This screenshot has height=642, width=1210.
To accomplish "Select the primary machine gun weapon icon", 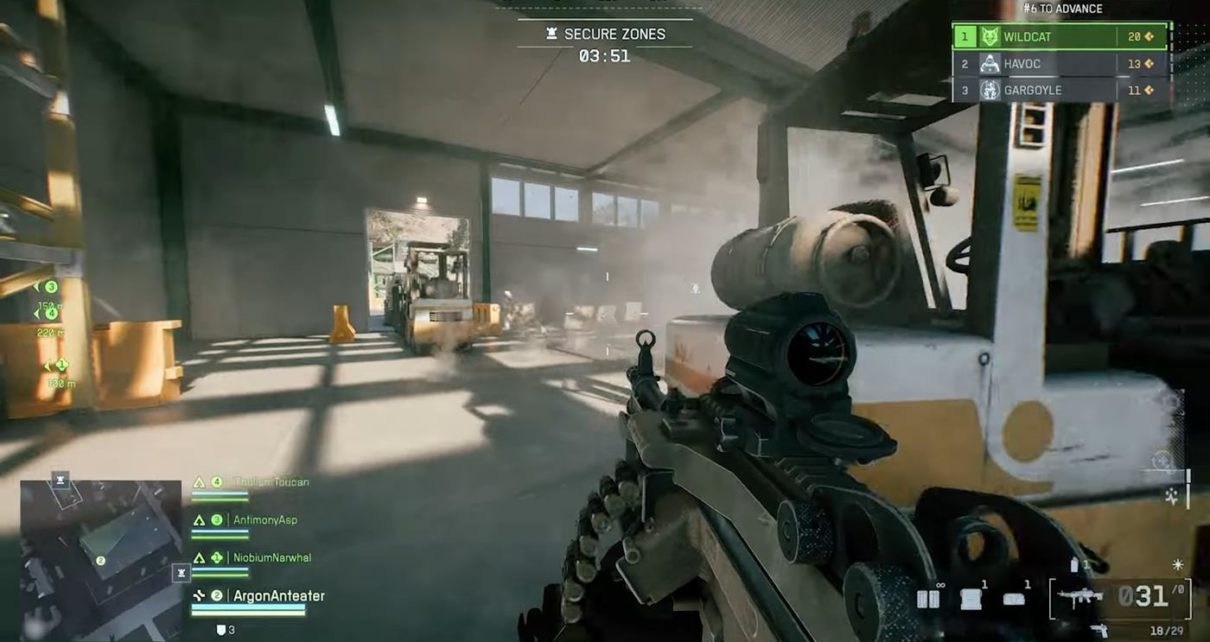I will pos(1082,597).
